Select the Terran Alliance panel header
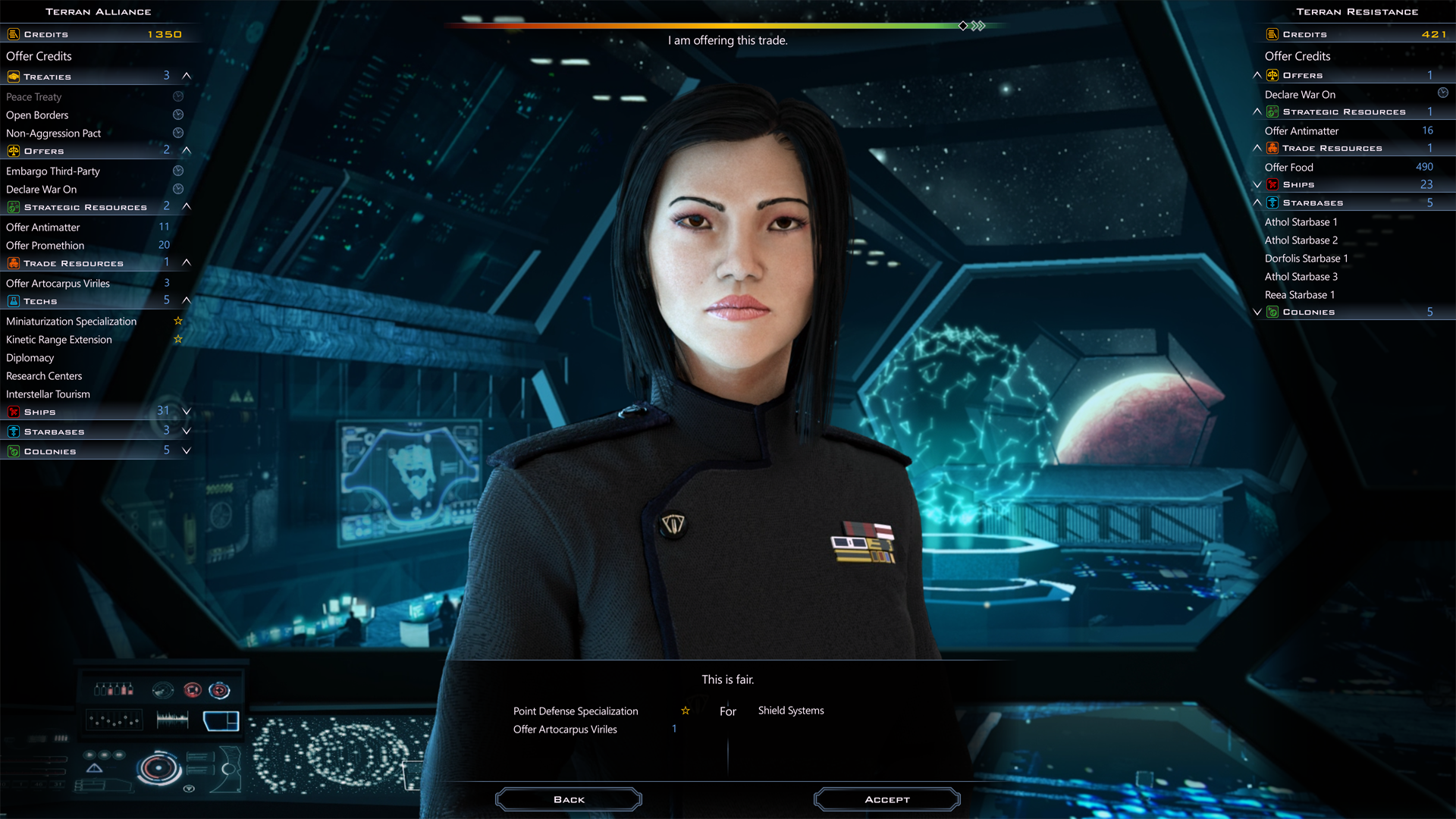The image size is (1456, 819). 99,11
